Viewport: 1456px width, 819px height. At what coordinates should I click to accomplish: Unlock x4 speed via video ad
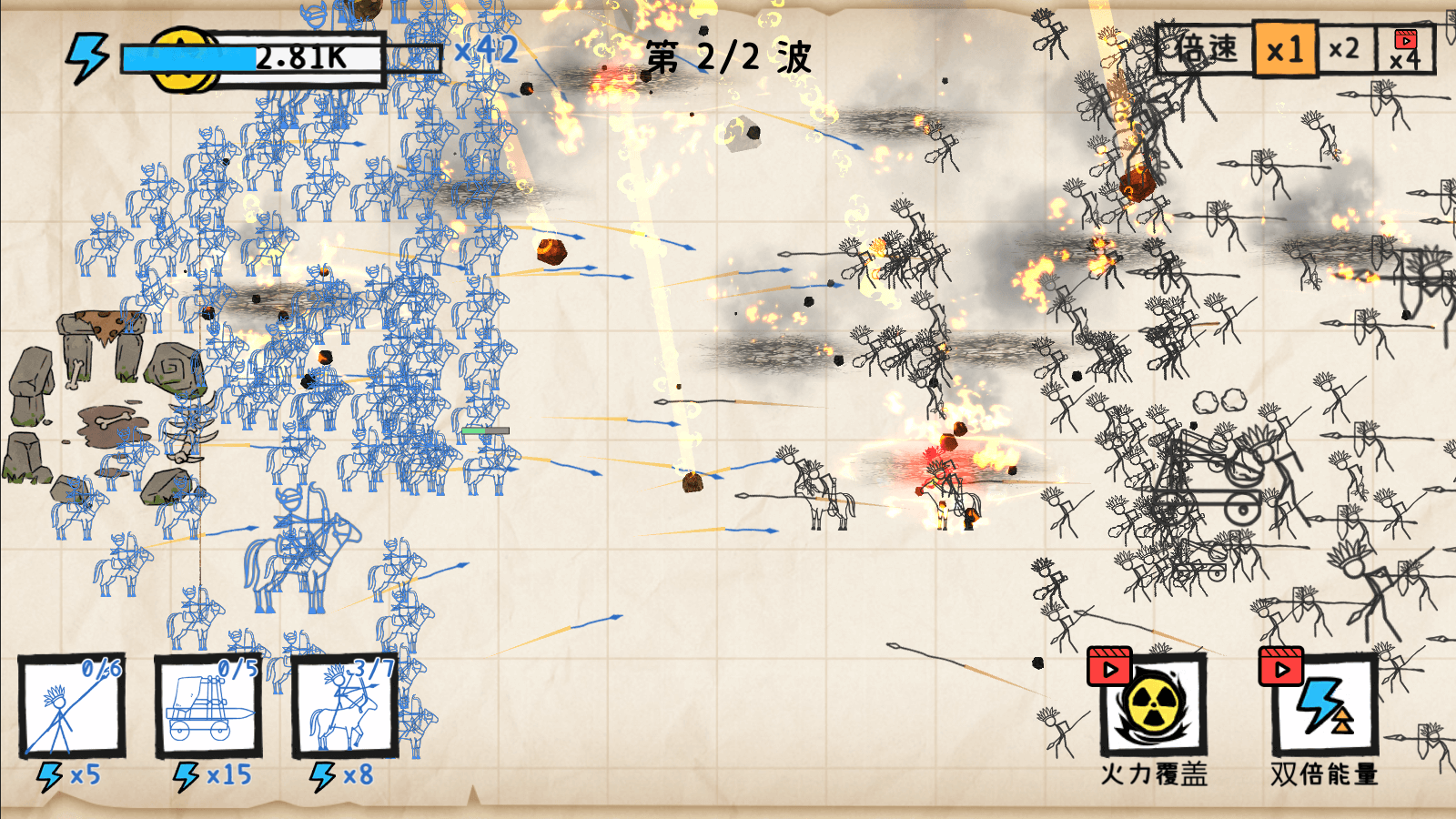click(x=1405, y=49)
